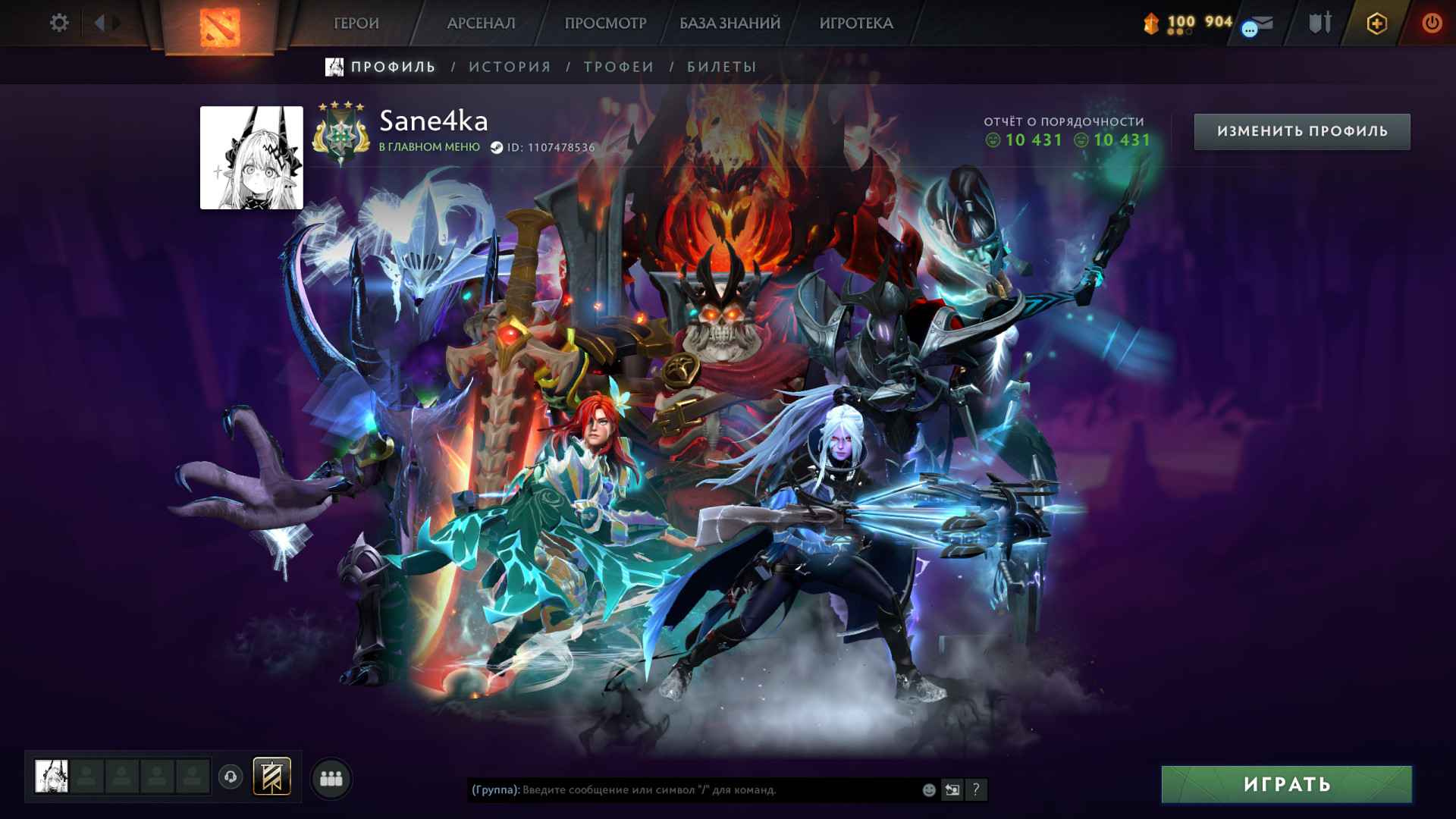Toggle the chat channel switch icon
Viewport: 1456px width, 819px height.
(952, 789)
